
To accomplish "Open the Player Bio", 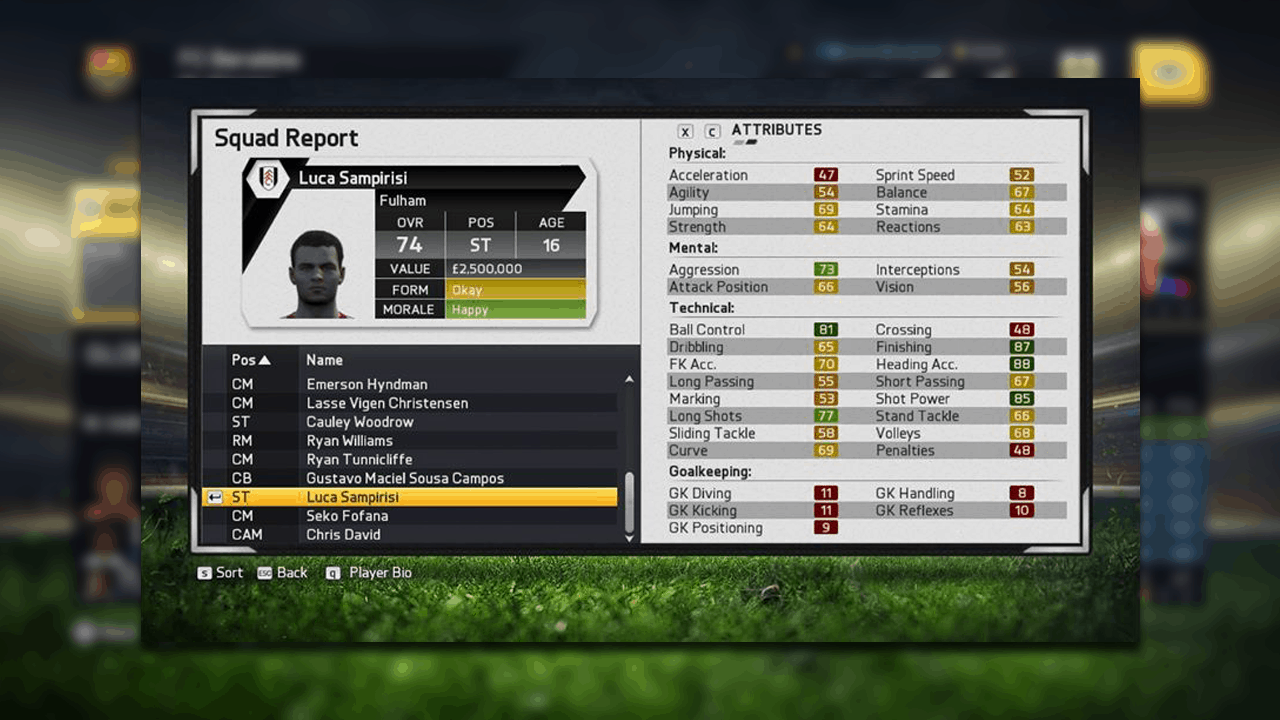I will coord(369,573).
